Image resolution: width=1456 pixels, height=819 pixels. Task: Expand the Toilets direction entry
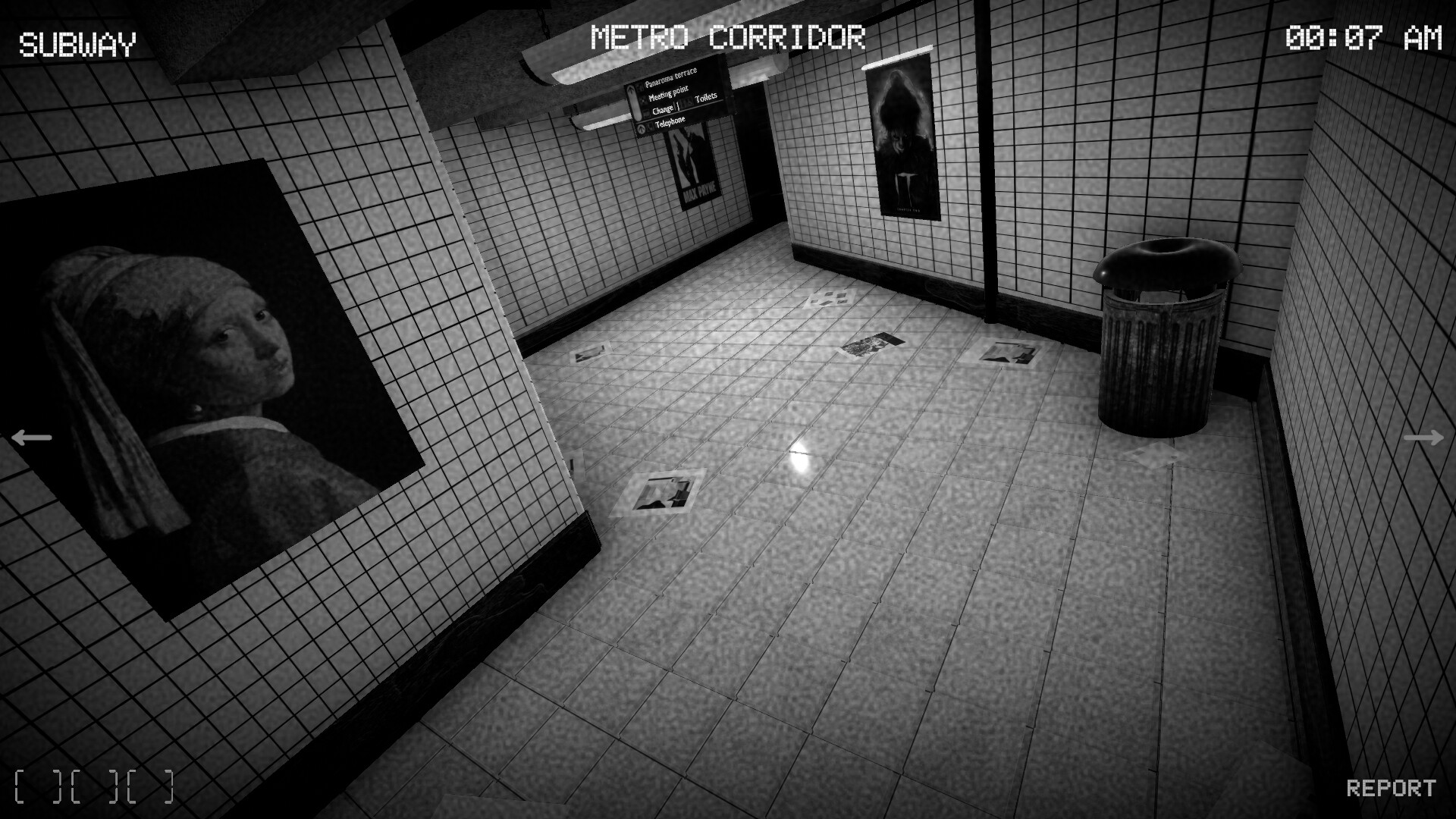(x=706, y=97)
